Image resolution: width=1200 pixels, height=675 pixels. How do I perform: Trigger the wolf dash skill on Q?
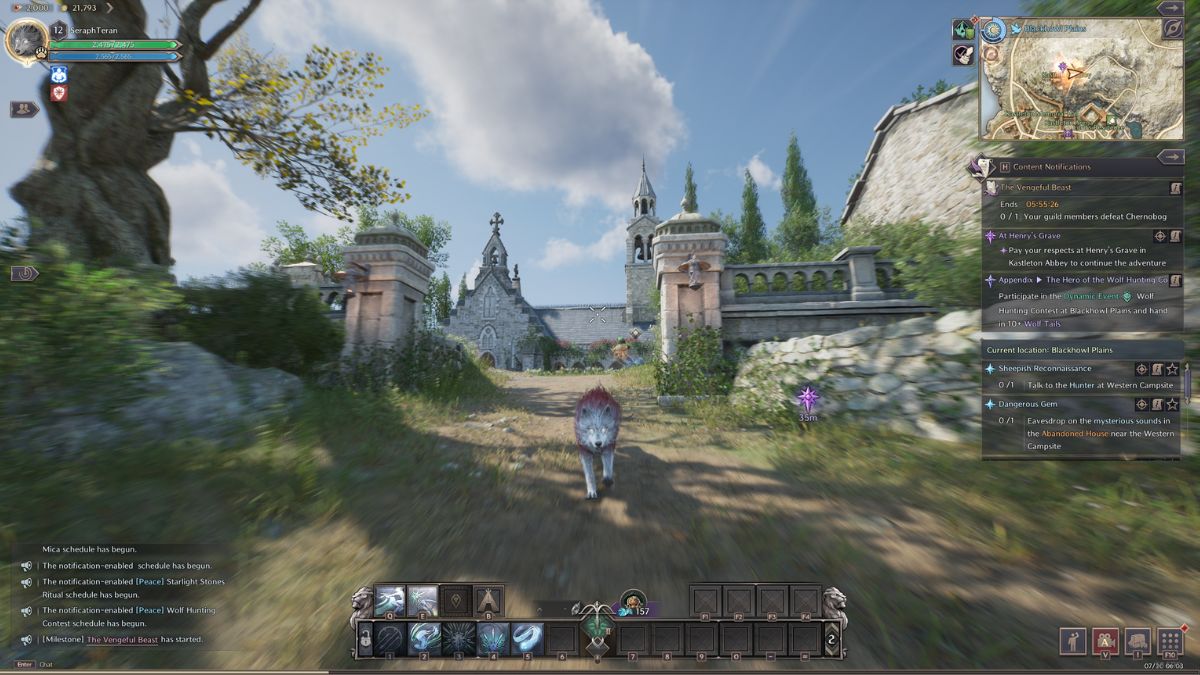point(390,600)
